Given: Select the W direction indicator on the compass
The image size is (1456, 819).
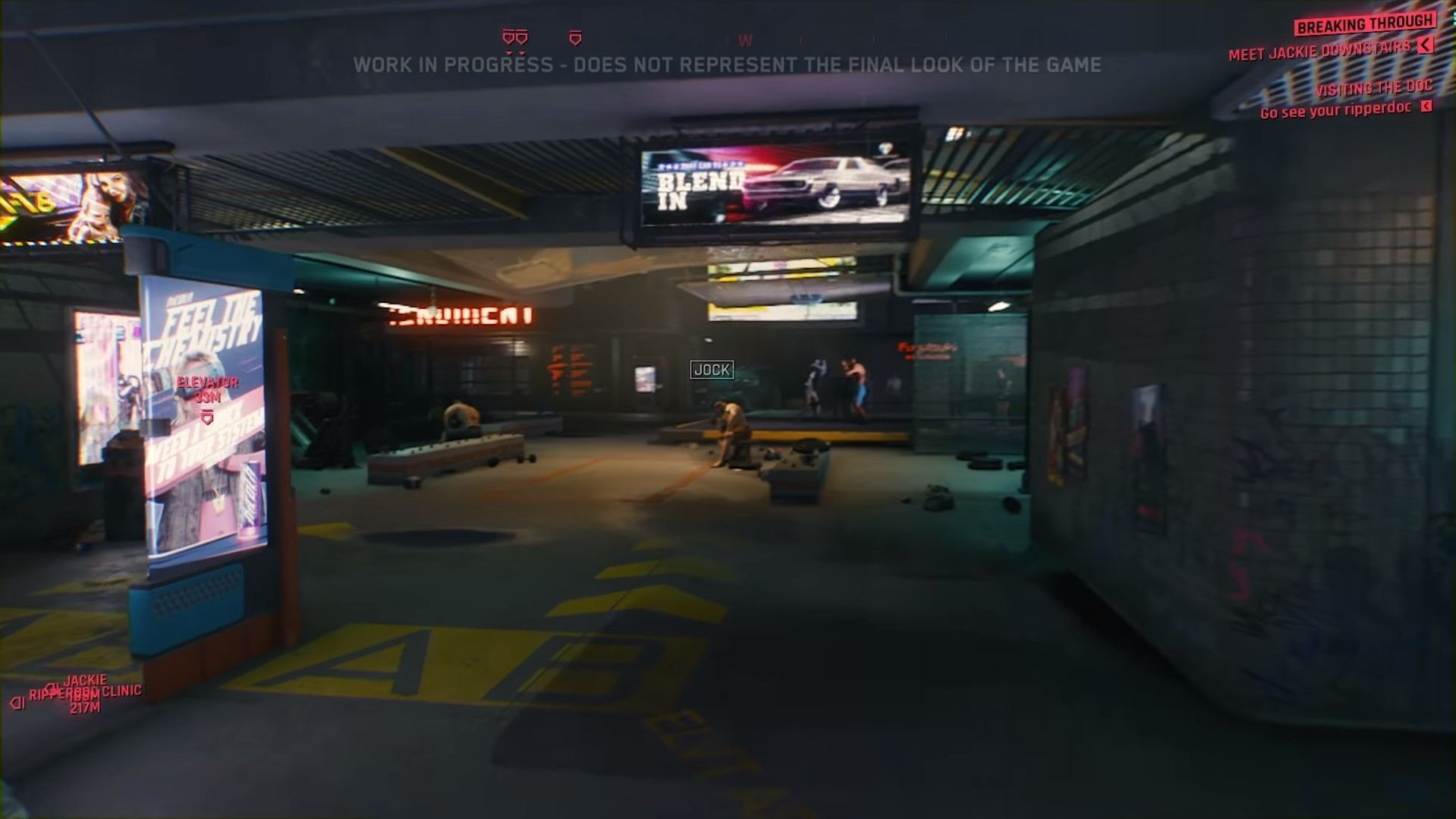Looking at the screenshot, I should 746,40.
